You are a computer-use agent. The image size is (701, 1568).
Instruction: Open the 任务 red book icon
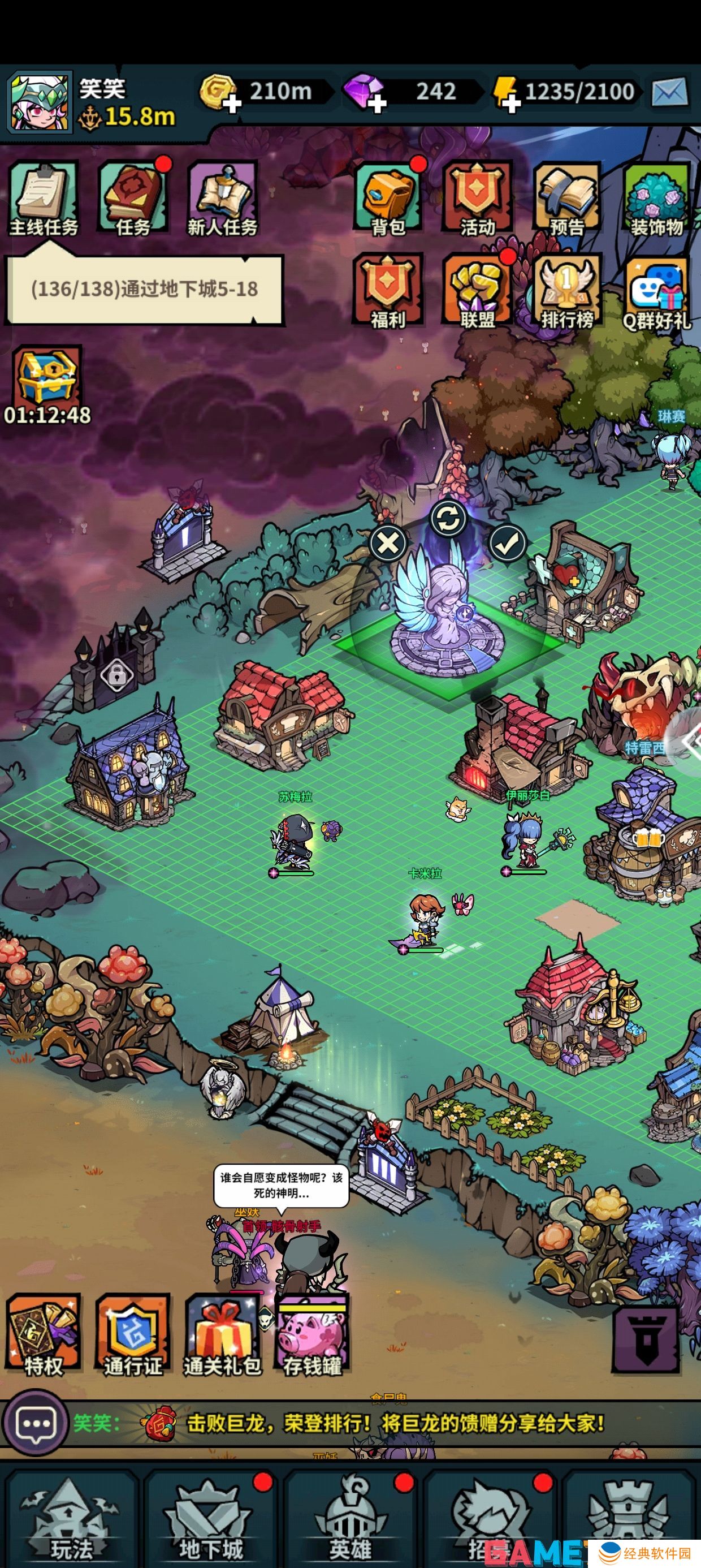[x=133, y=199]
